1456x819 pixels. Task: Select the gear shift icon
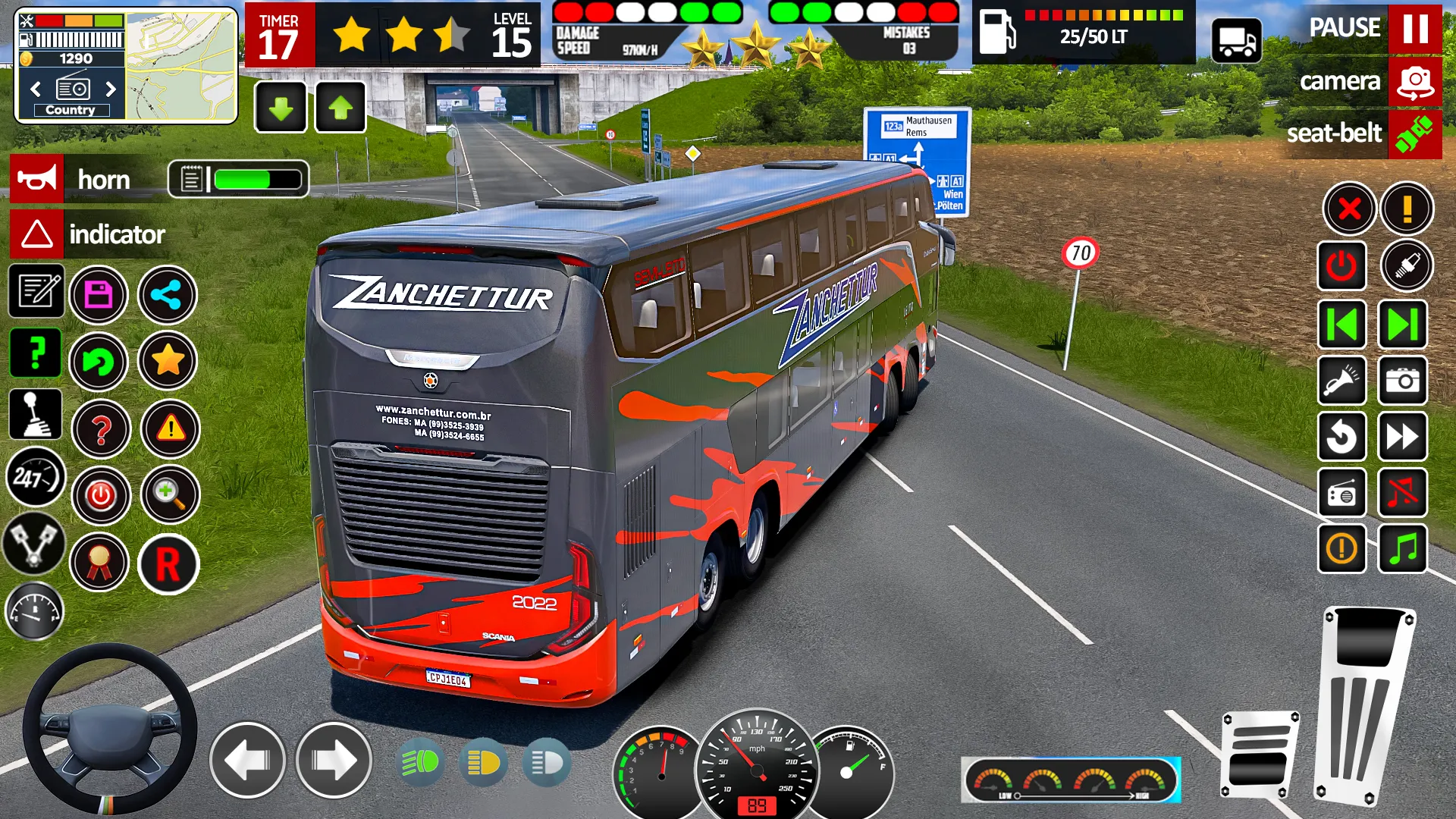click(x=36, y=413)
